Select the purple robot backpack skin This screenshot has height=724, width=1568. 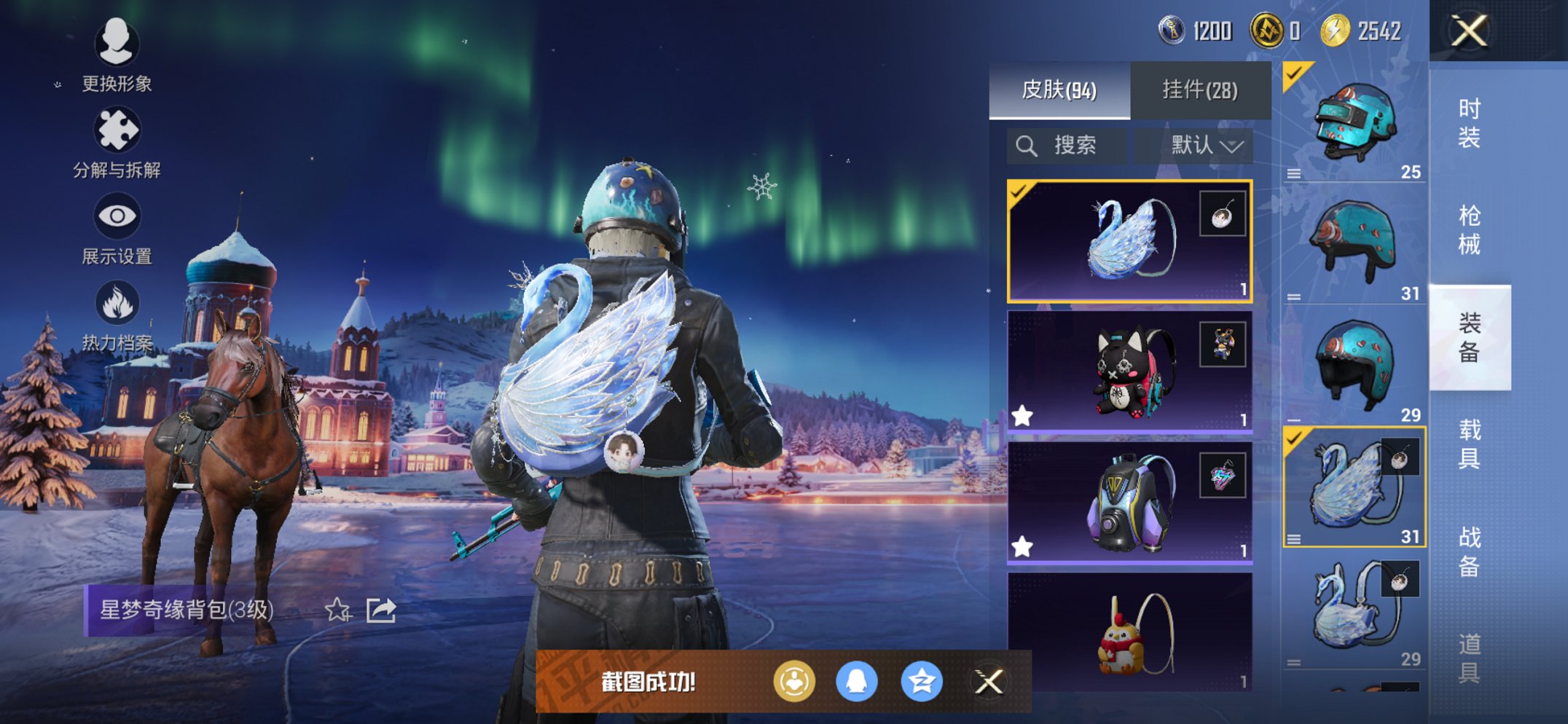tap(1129, 503)
